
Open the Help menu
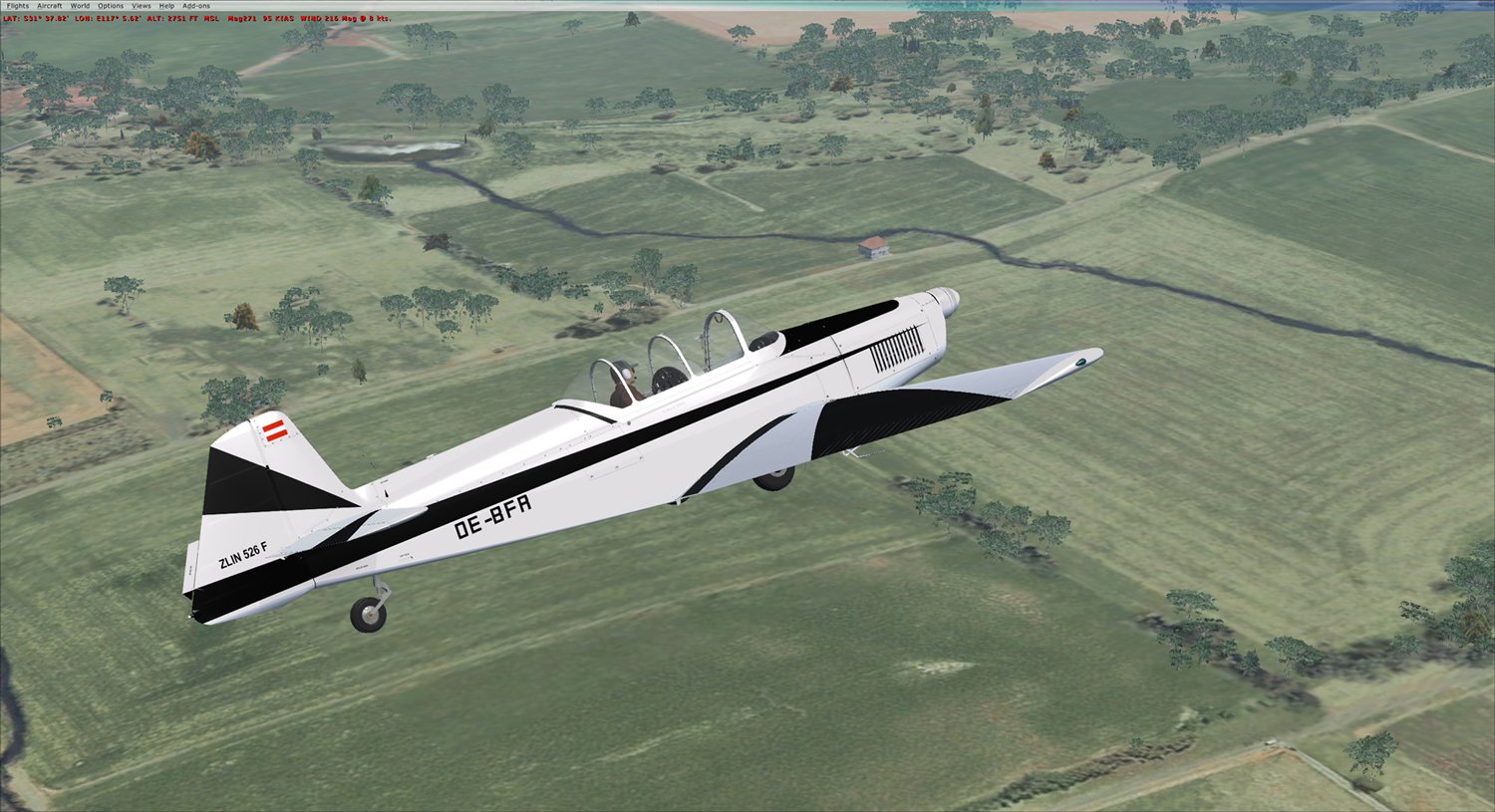click(x=166, y=6)
